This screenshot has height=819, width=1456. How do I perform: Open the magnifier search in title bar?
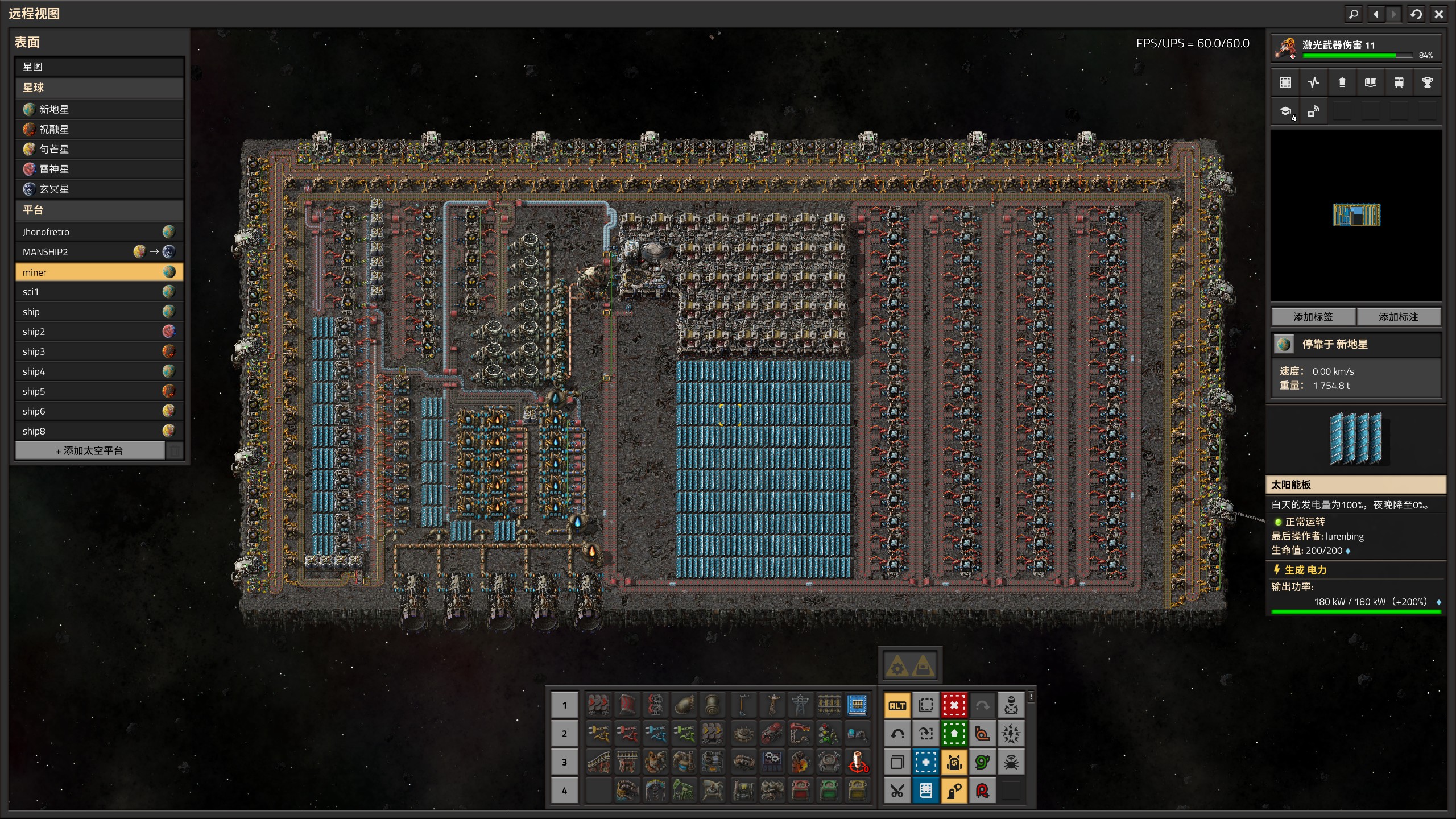coord(1354,14)
